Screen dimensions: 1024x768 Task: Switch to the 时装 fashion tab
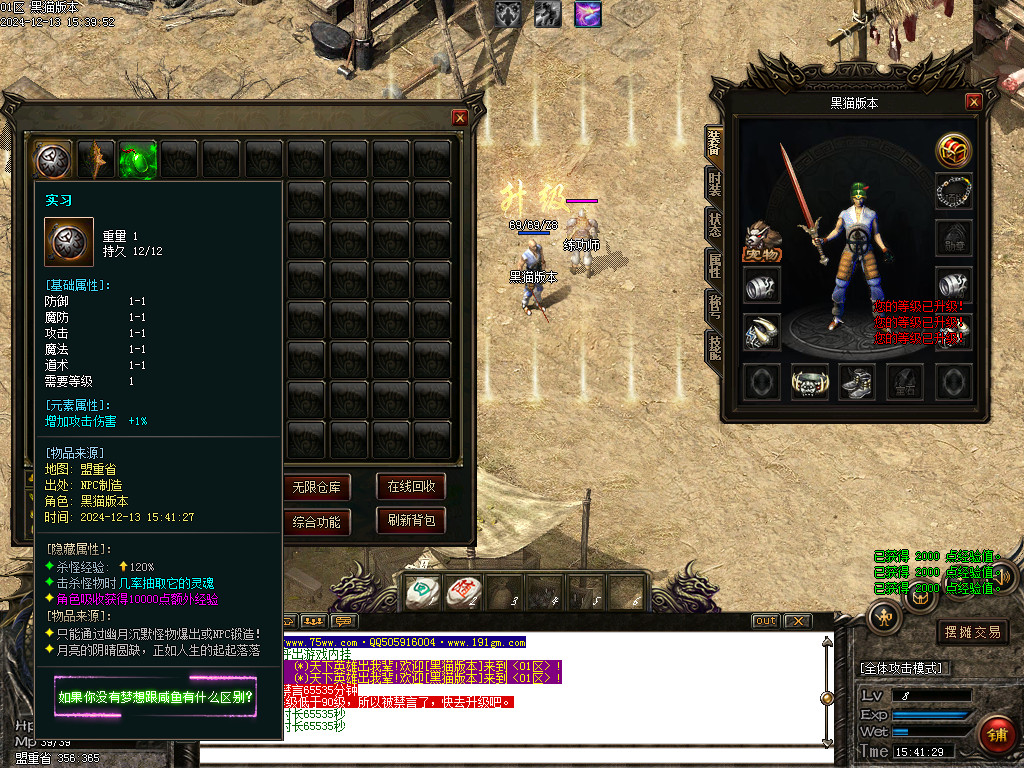click(x=714, y=184)
